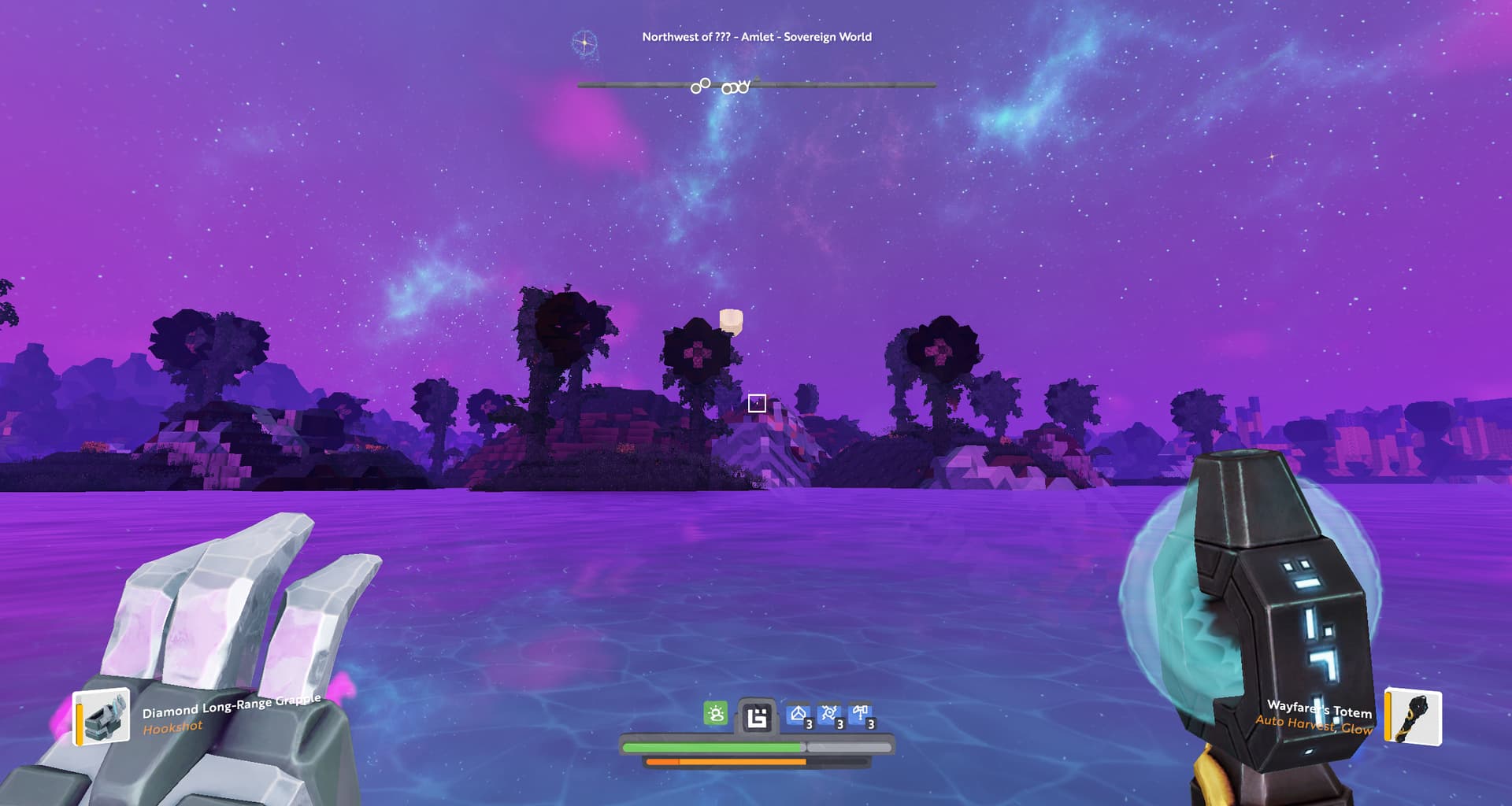The width and height of the screenshot is (1512, 806).
Task: Inspect the blue spark burst buff icon
Action: tap(829, 715)
